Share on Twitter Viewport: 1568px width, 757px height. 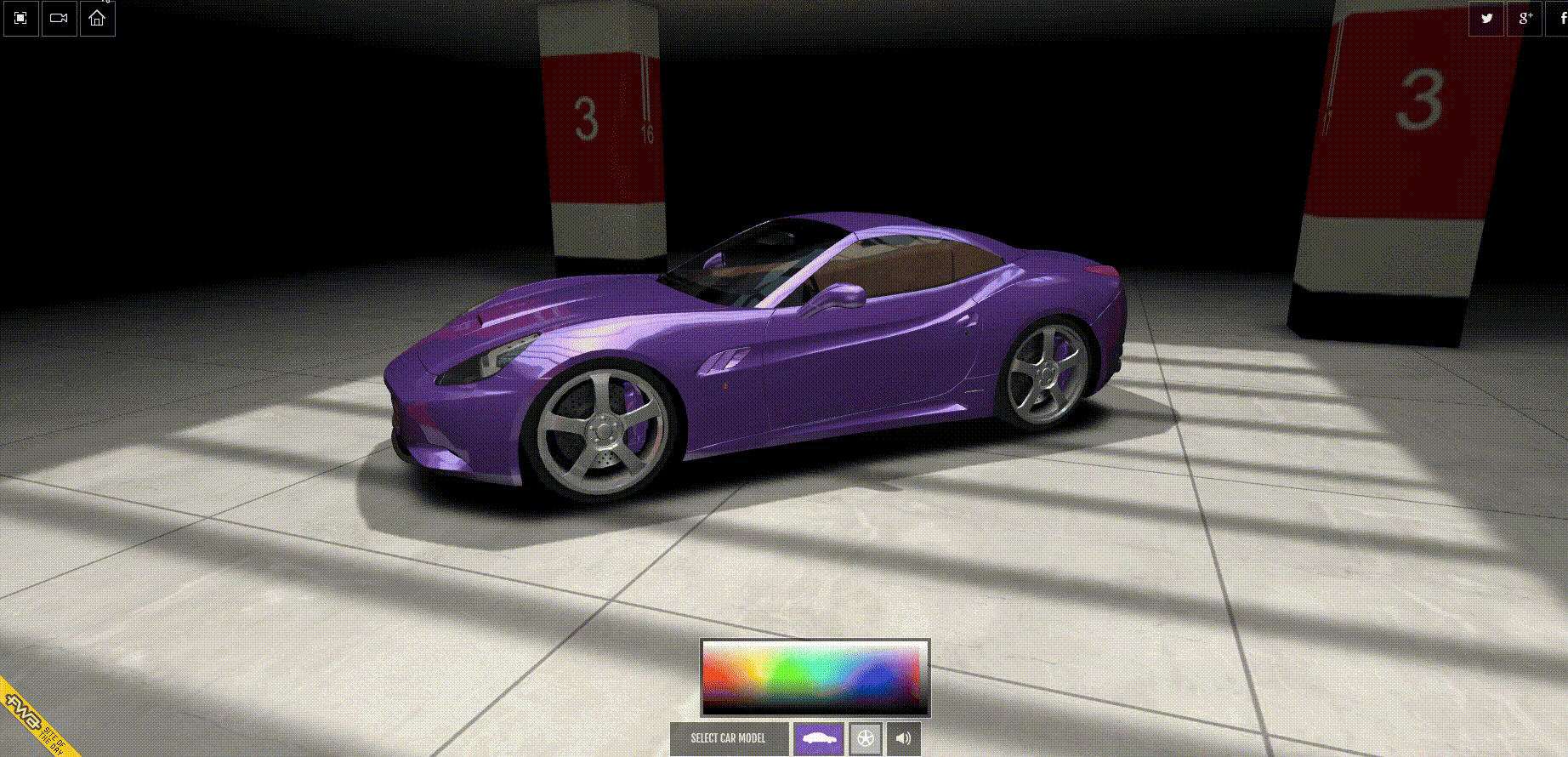[x=1486, y=18]
